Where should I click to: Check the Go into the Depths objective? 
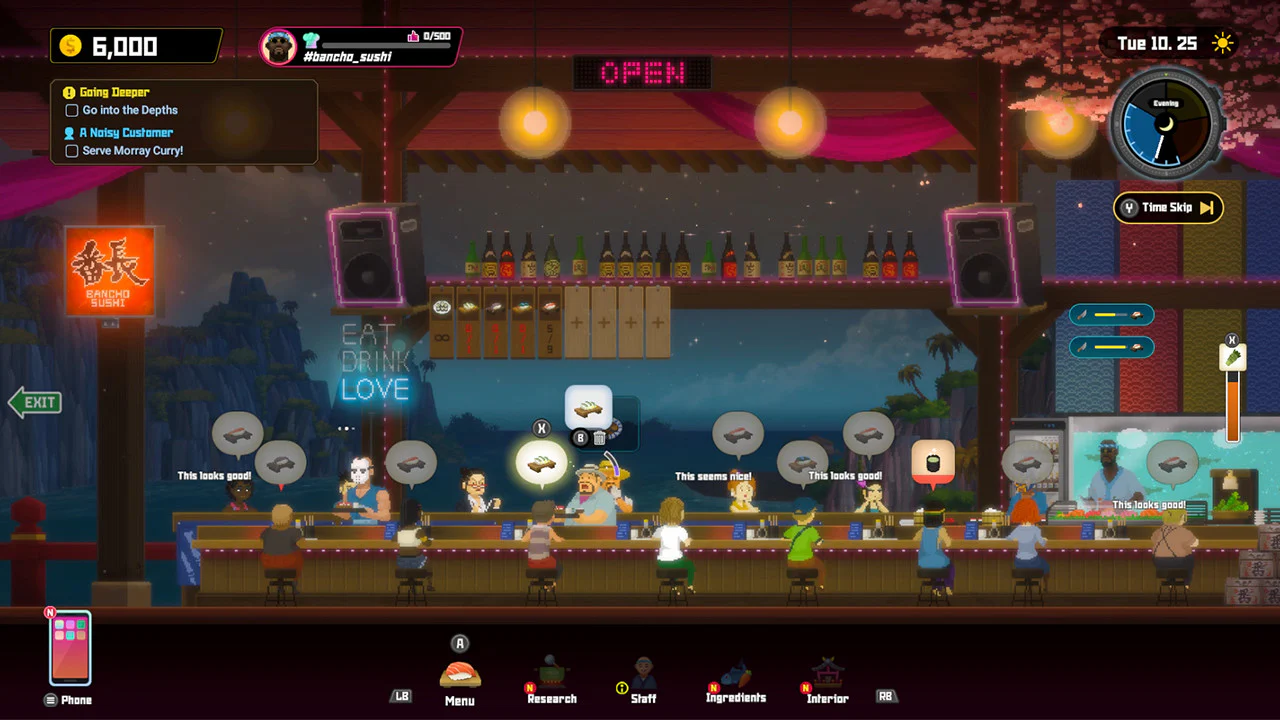[71, 110]
